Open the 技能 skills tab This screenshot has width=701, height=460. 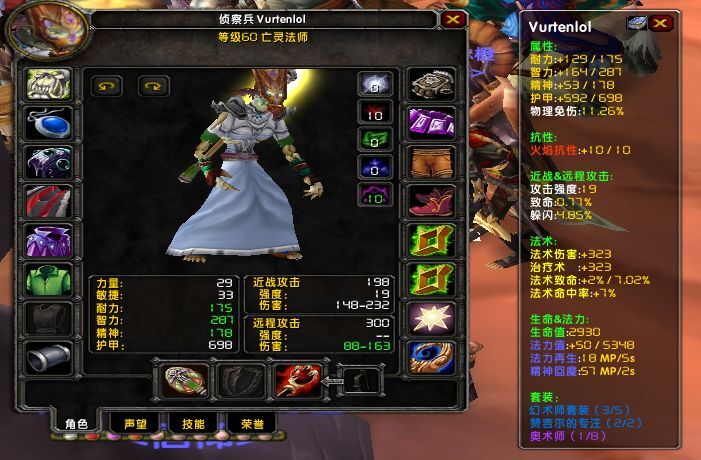[193, 423]
